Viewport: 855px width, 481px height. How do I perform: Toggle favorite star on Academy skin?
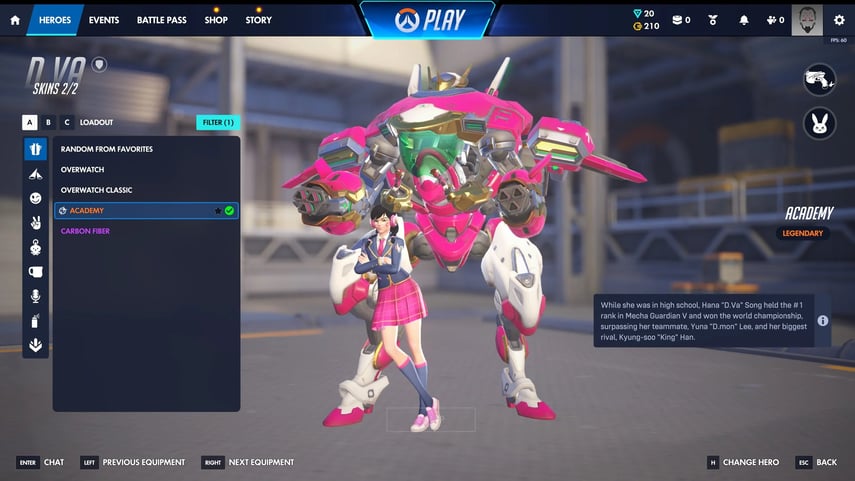(x=217, y=211)
